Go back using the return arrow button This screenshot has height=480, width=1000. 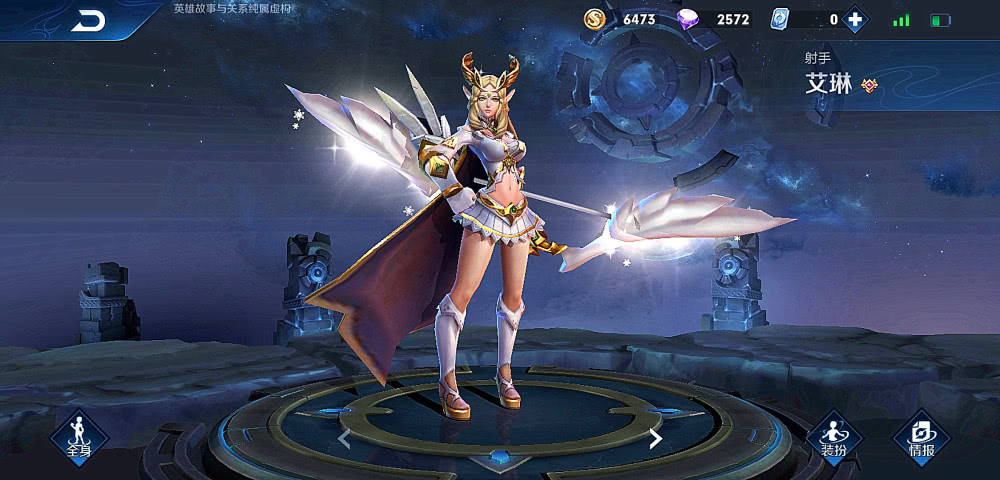88,21
